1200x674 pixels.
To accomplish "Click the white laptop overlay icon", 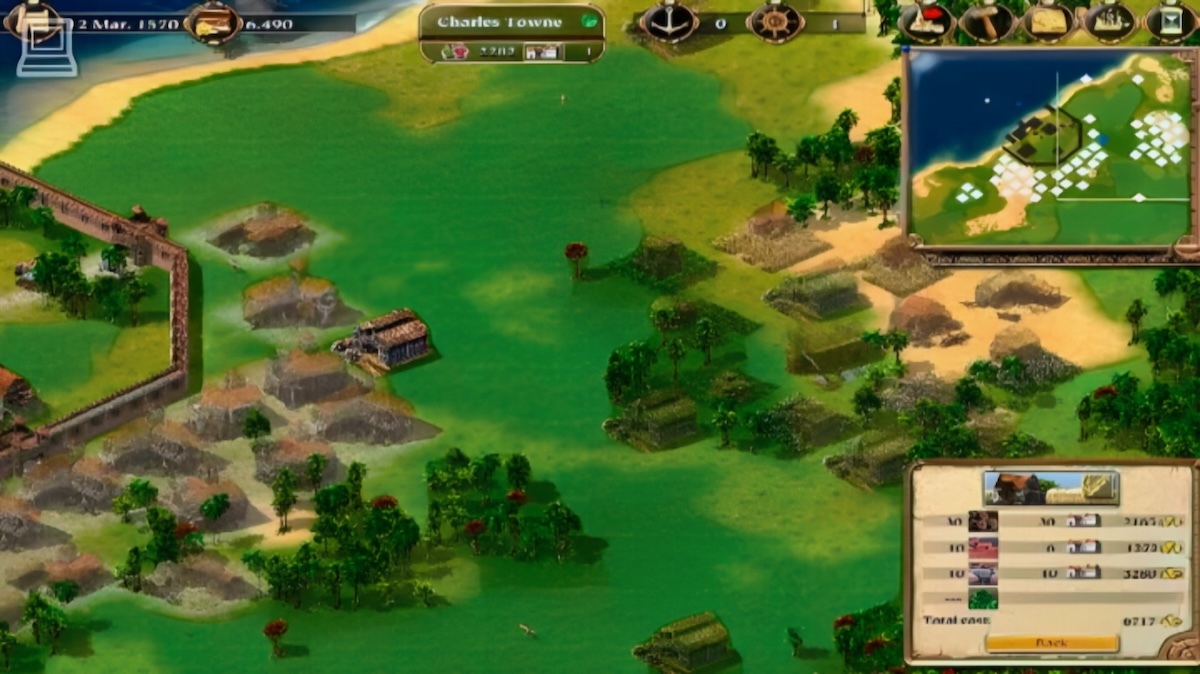I will click(46, 49).
